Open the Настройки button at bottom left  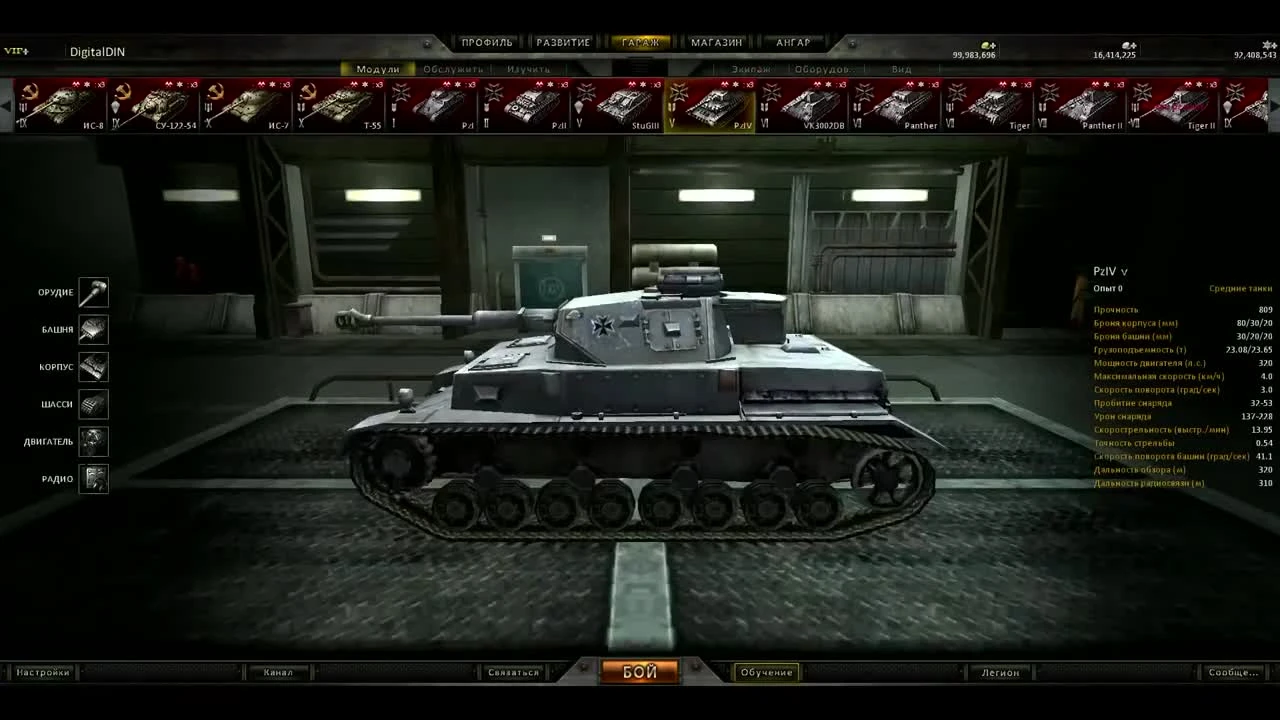(x=42, y=672)
